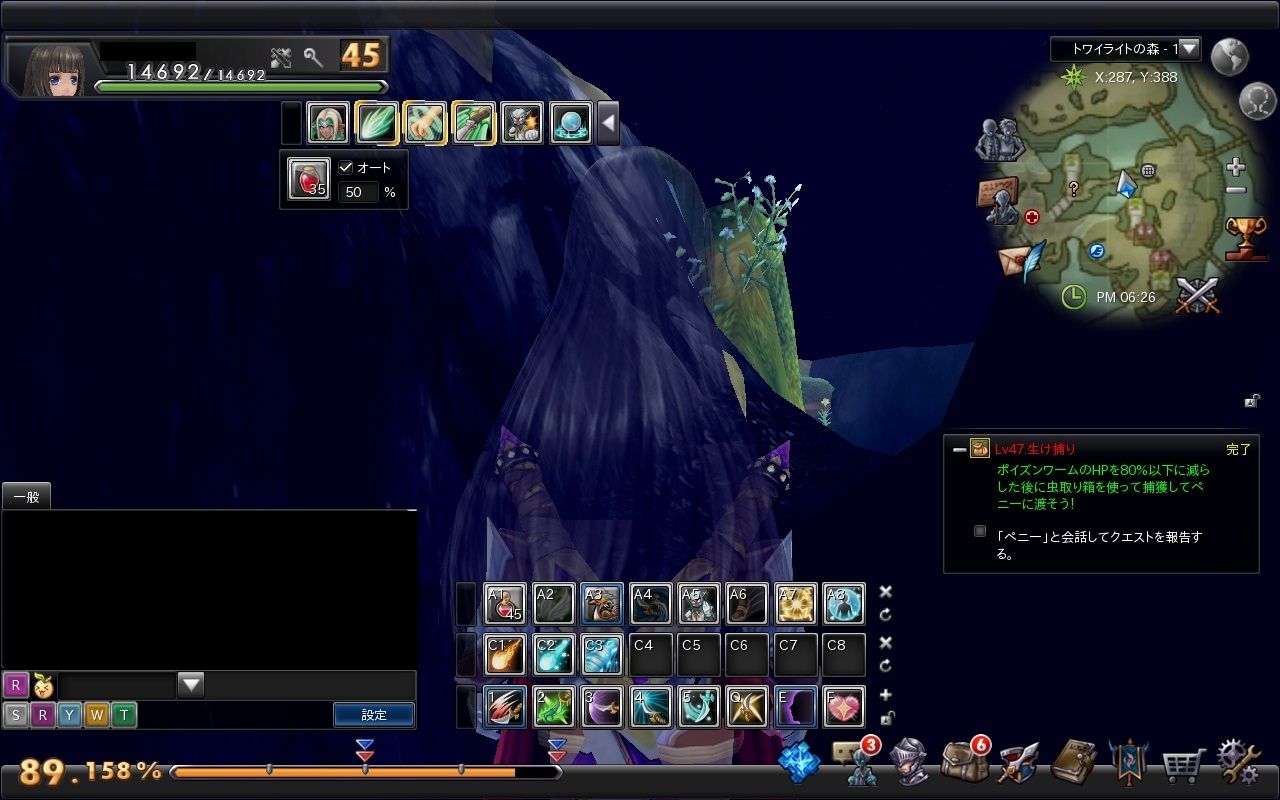Click the 設定 chat settings button
This screenshot has width=1280, height=800.
click(x=374, y=715)
